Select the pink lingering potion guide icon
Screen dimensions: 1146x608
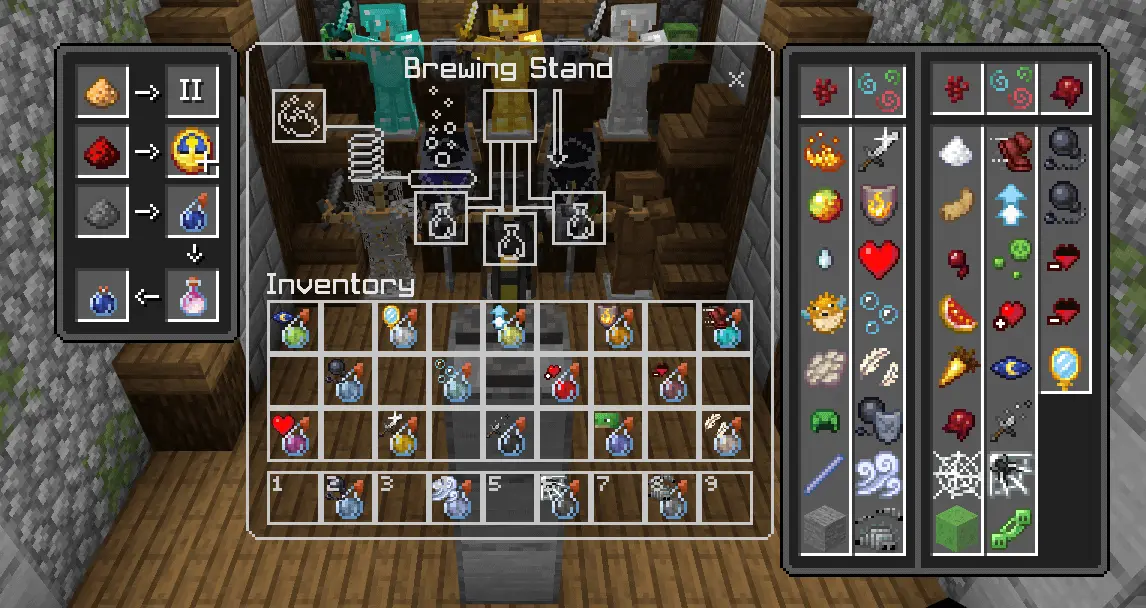pos(191,296)
